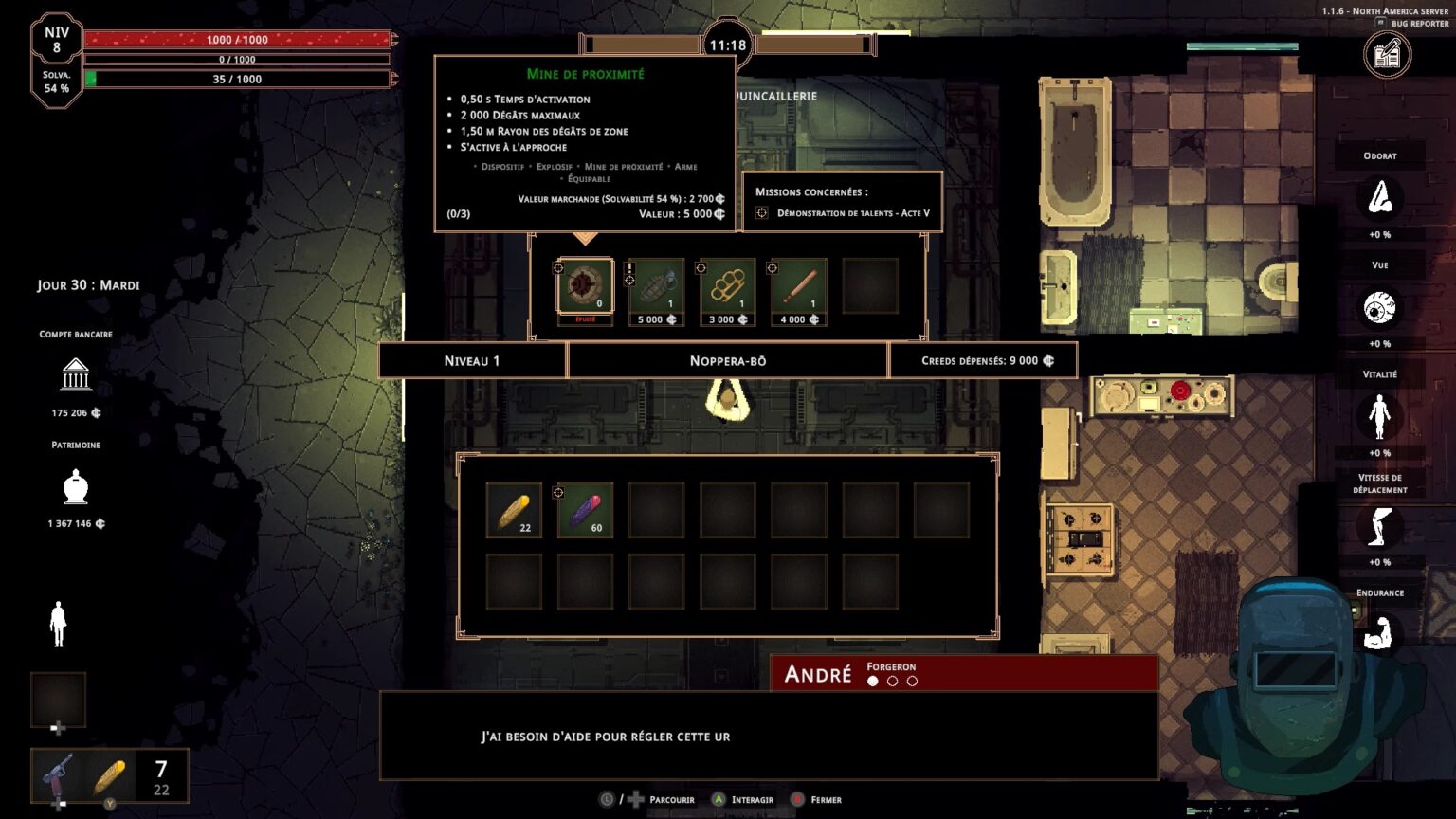Click the second dialogue page indicator dot

[891, 680]
